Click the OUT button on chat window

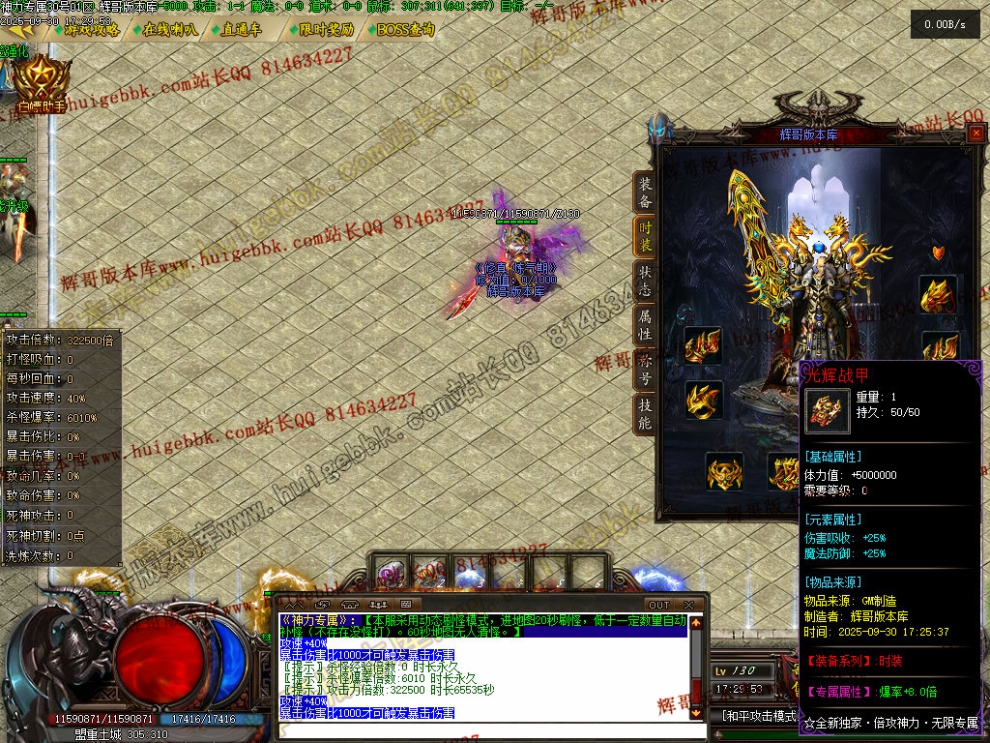658,605
